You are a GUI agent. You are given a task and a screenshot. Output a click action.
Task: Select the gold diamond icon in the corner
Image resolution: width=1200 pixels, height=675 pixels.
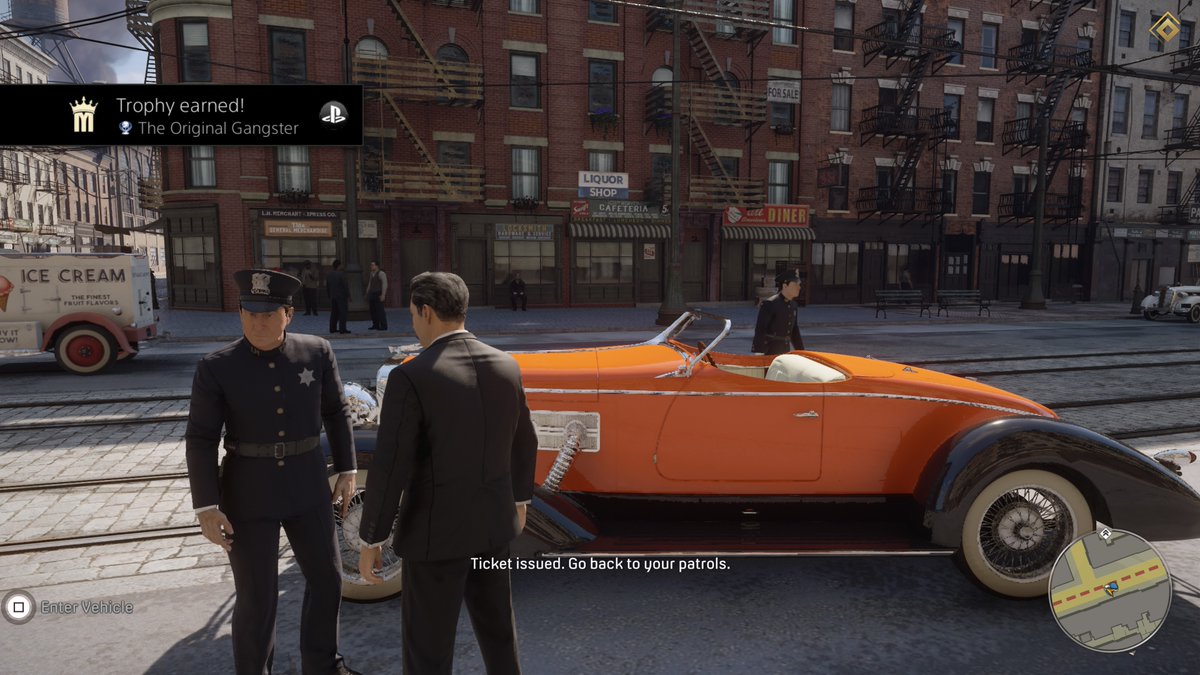pos(1164,27)
